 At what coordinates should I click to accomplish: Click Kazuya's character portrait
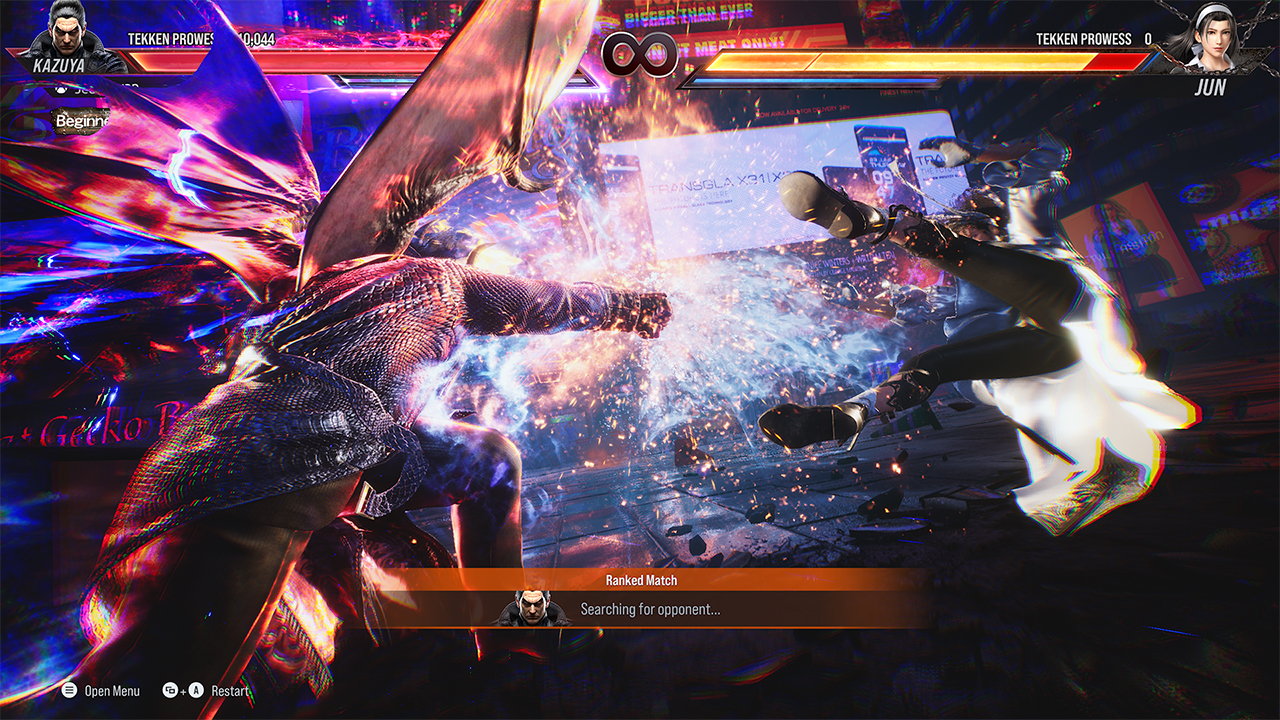point(67,38)
